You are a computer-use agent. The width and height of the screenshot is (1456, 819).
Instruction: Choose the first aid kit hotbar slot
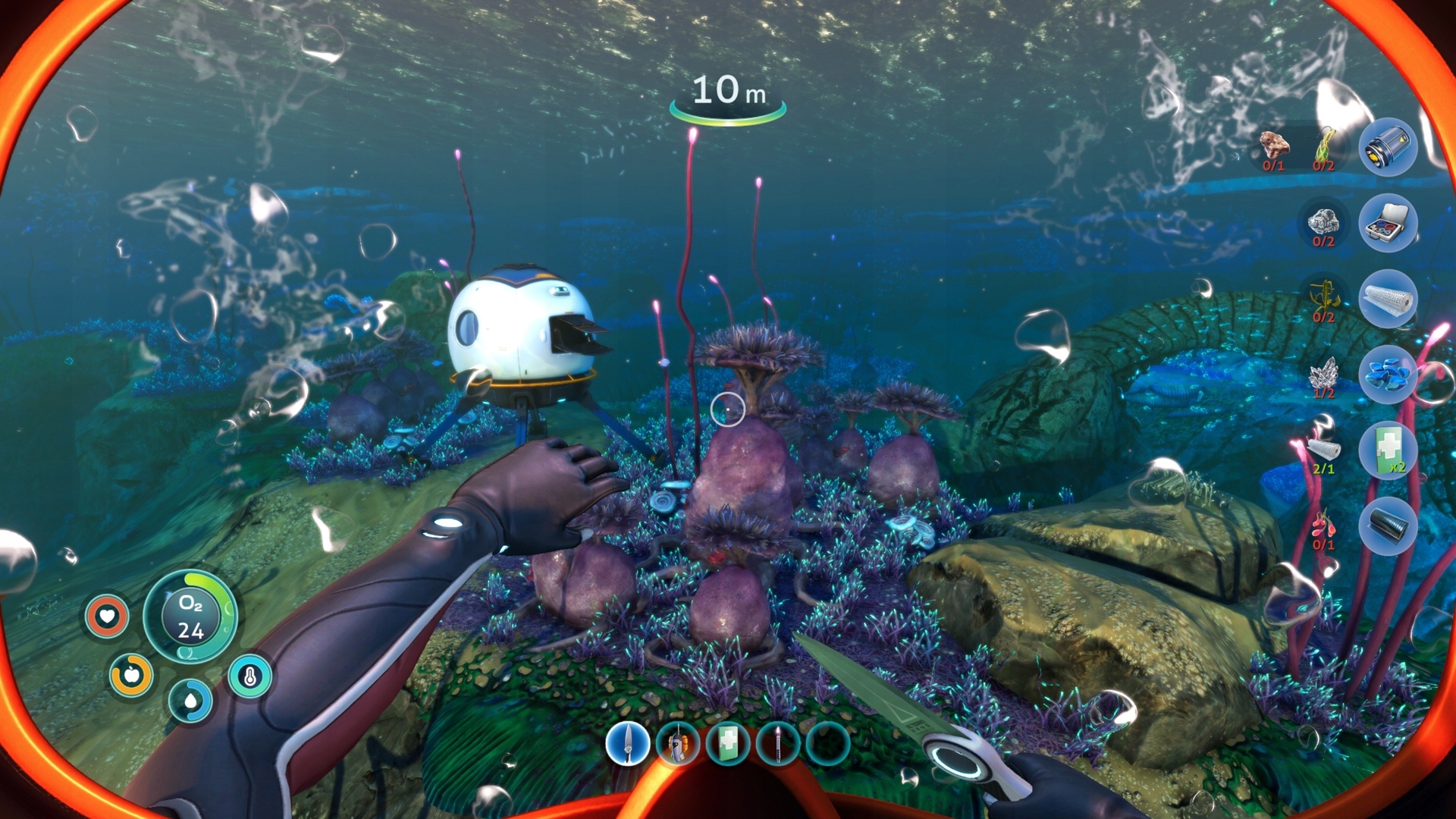[728, 743]
